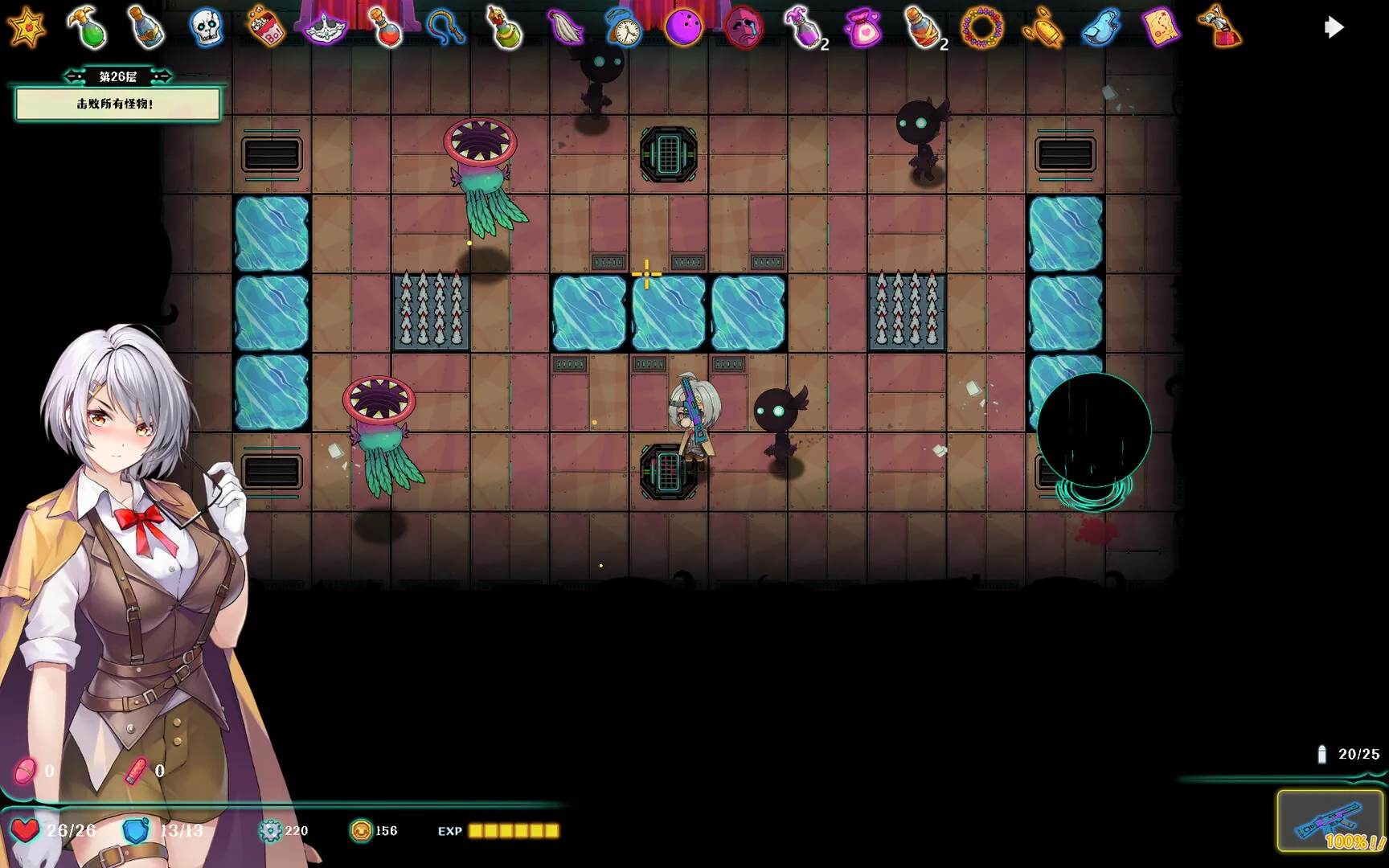Viewport: 1389px width, 868px height.
Task: Click the gold sheriff star badge icon
Action: (x=26, y=27)
